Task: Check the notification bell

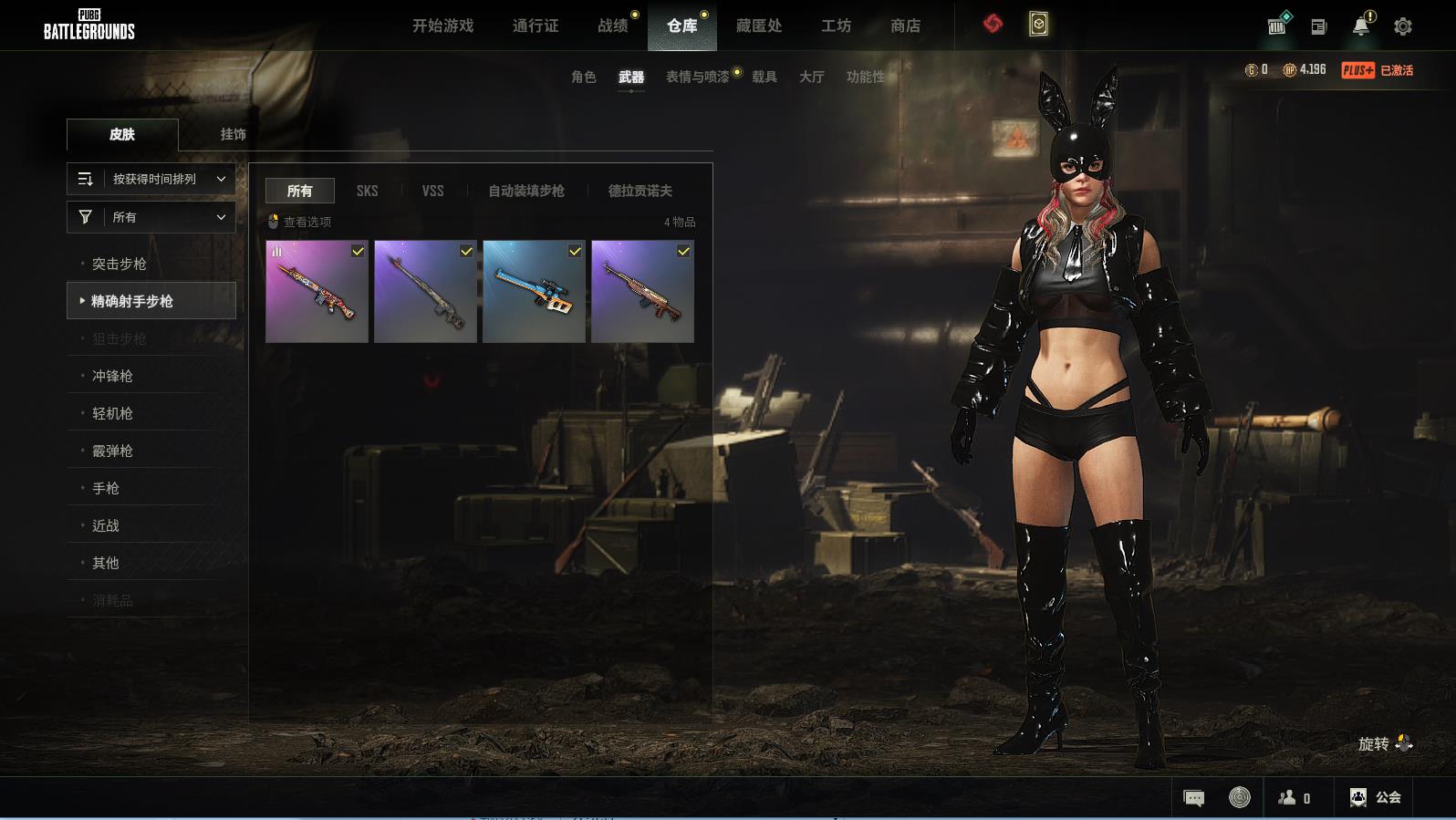Action: pos(1361,26)
